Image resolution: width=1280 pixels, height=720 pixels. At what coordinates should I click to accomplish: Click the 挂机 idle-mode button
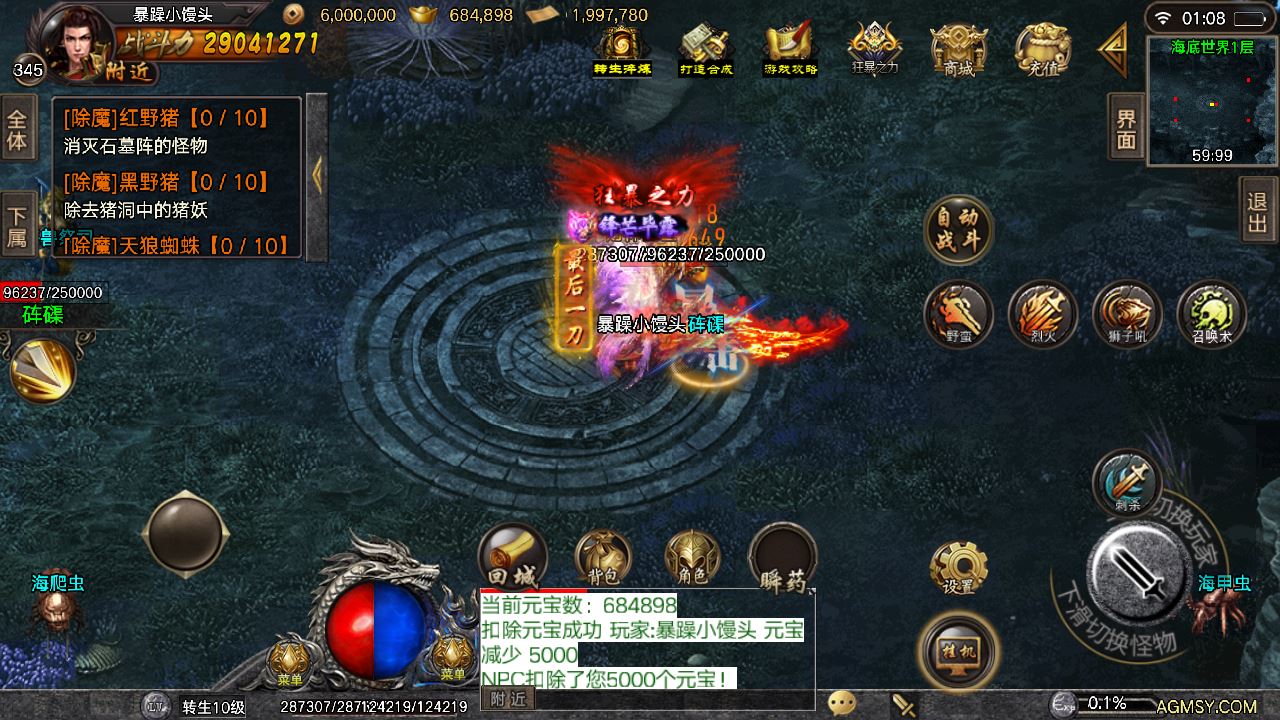pos(957,651)
